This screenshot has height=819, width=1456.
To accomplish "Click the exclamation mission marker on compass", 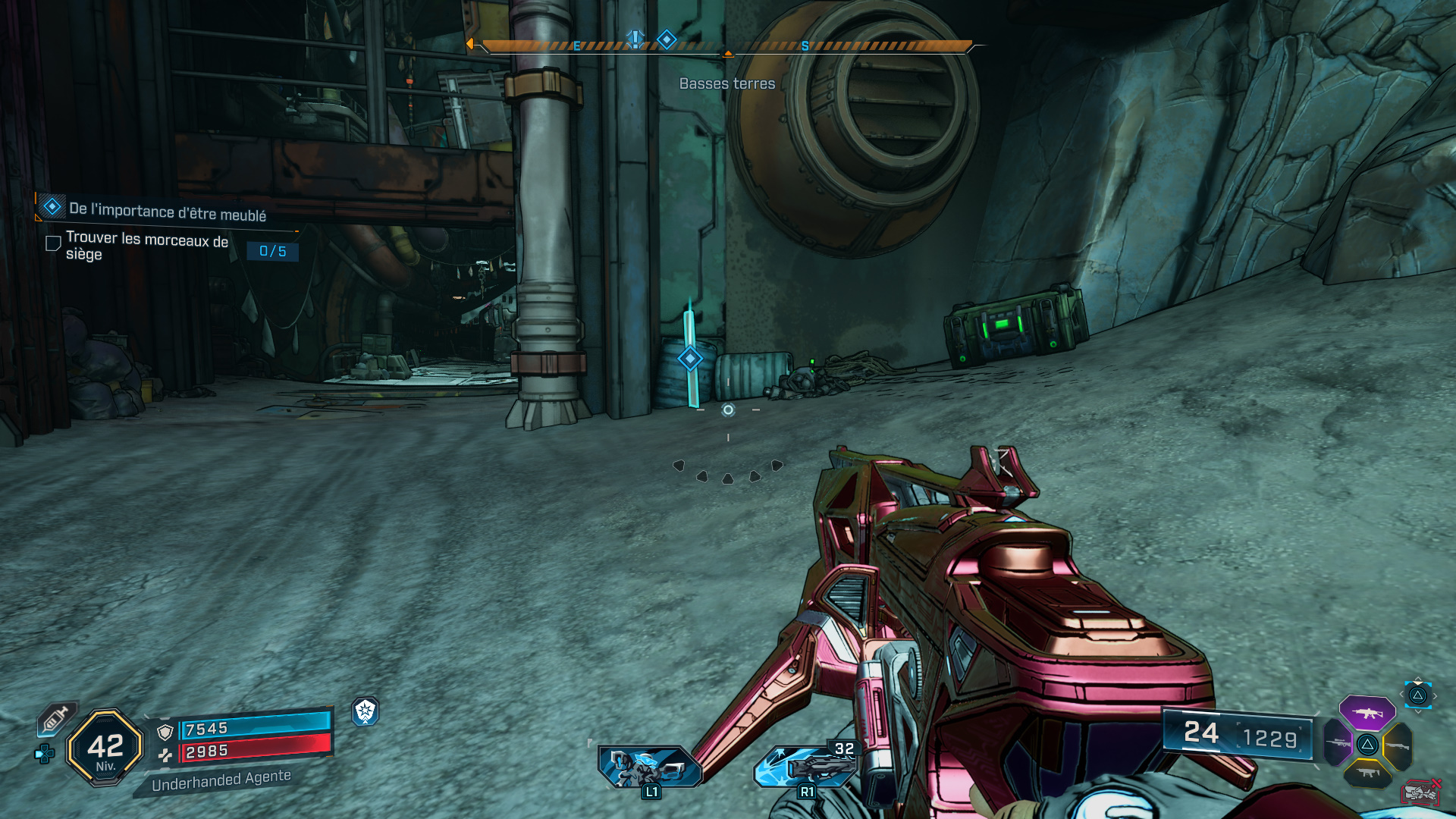I will [635, 39].
